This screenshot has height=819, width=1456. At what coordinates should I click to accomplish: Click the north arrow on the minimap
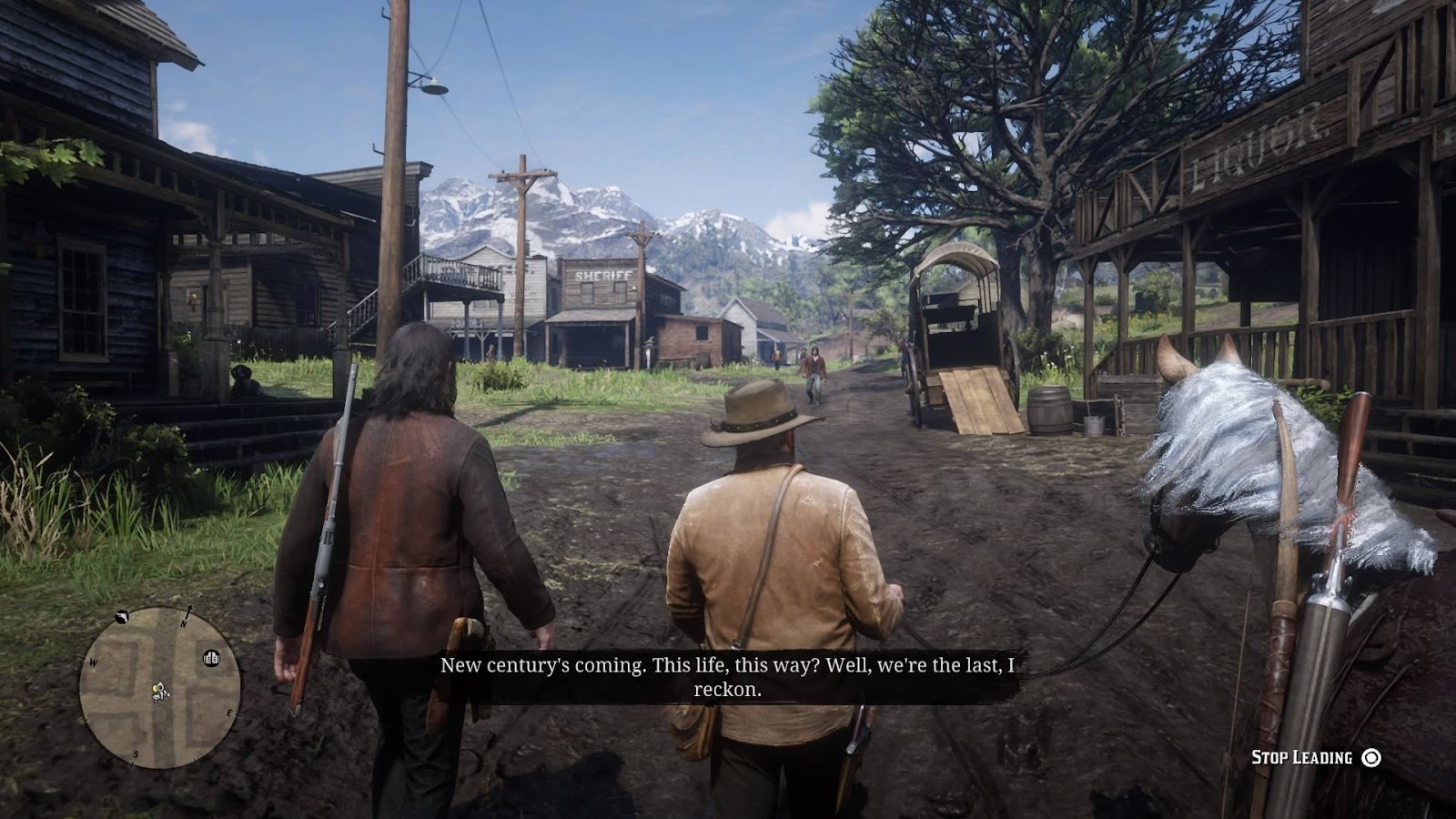(x=188, y=612)
